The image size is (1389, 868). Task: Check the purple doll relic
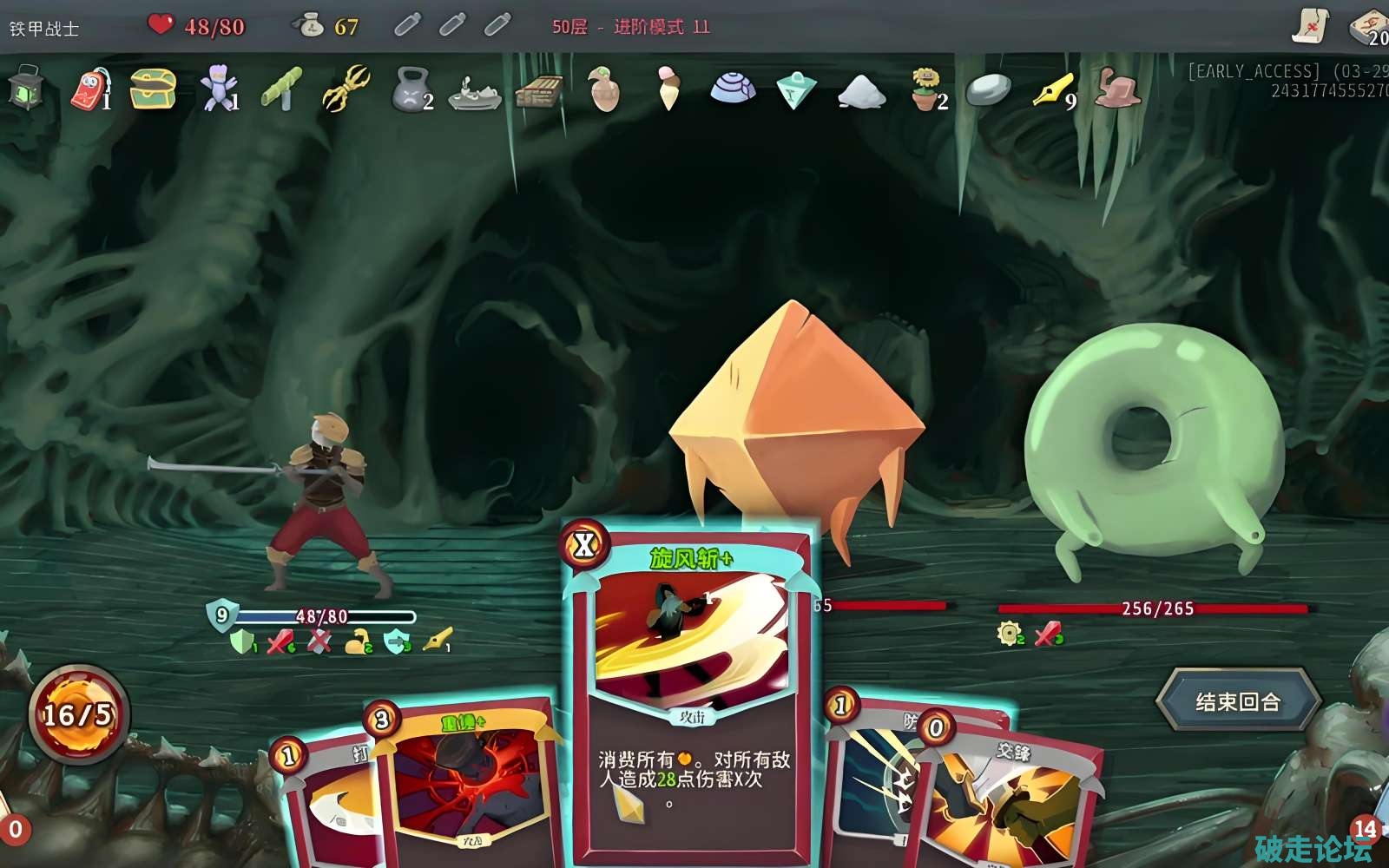click(217, 89)
